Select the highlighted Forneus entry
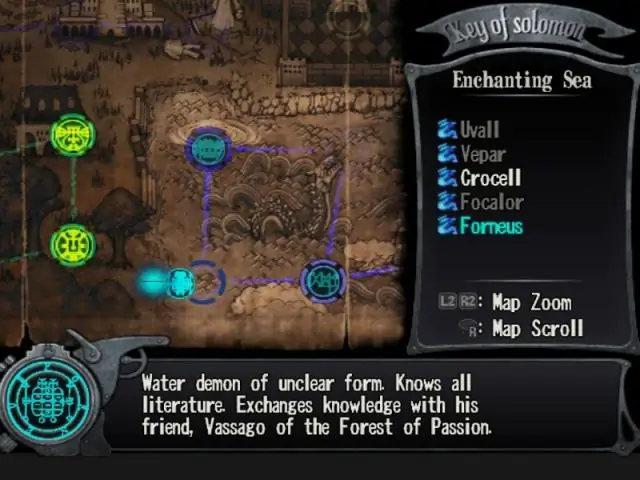Image resolution: width=640 pixels, height=480 pixels. coord(491,226)
